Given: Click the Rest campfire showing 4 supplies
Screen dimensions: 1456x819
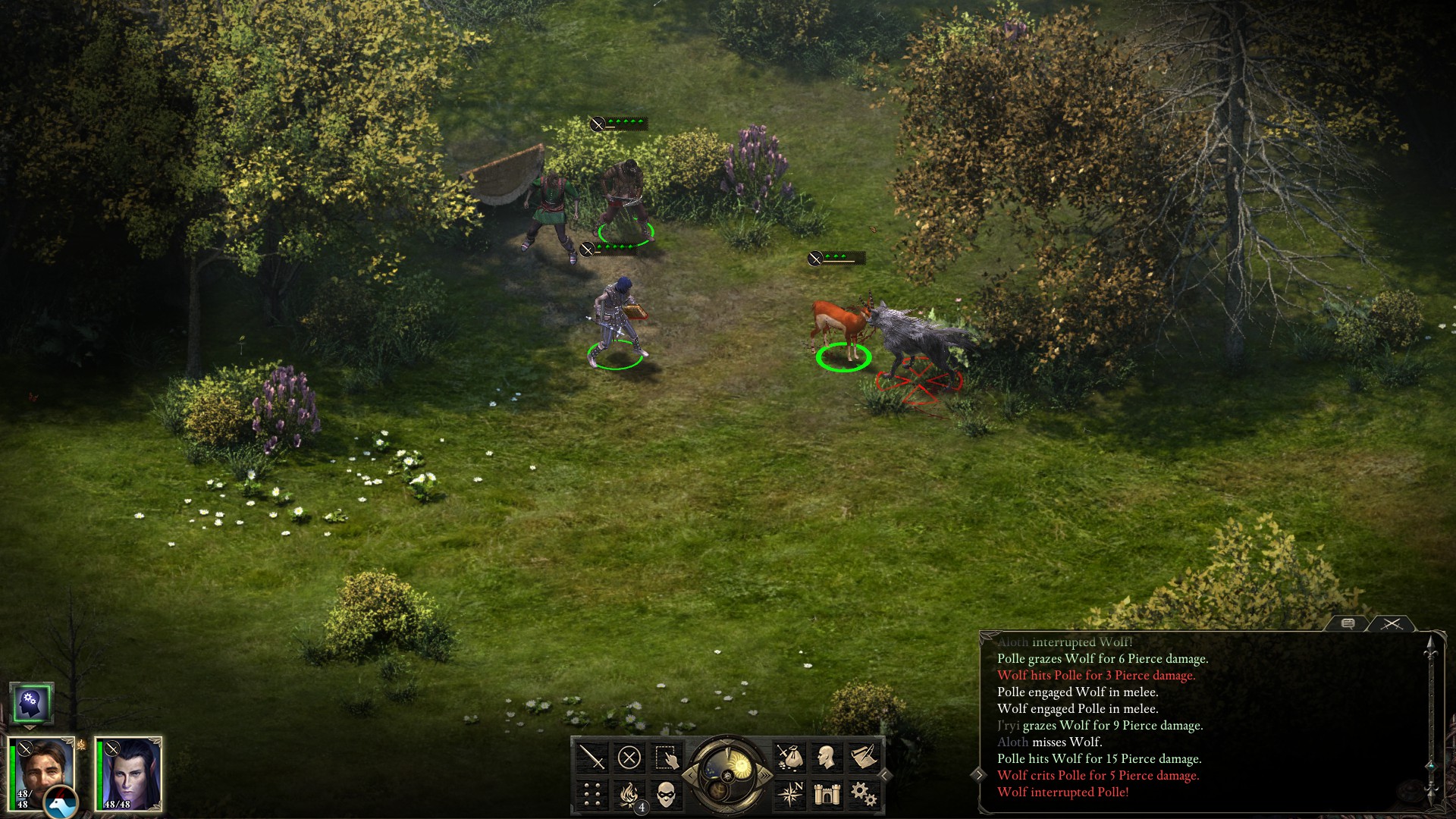Looking at the screenshot, I should click(x=628, y=793).
